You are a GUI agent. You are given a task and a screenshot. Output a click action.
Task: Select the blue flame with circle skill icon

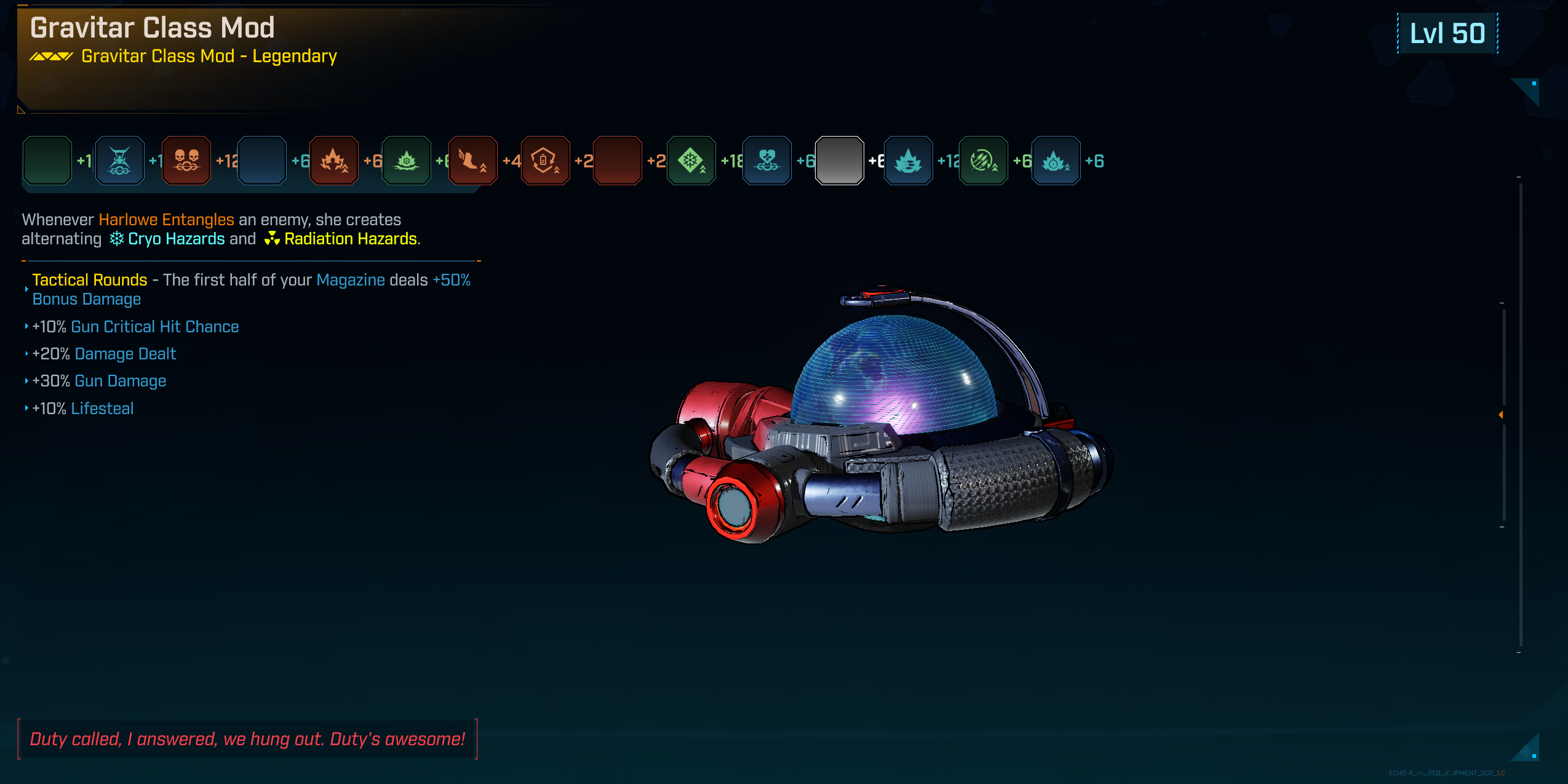click(x=1056, y=161)
